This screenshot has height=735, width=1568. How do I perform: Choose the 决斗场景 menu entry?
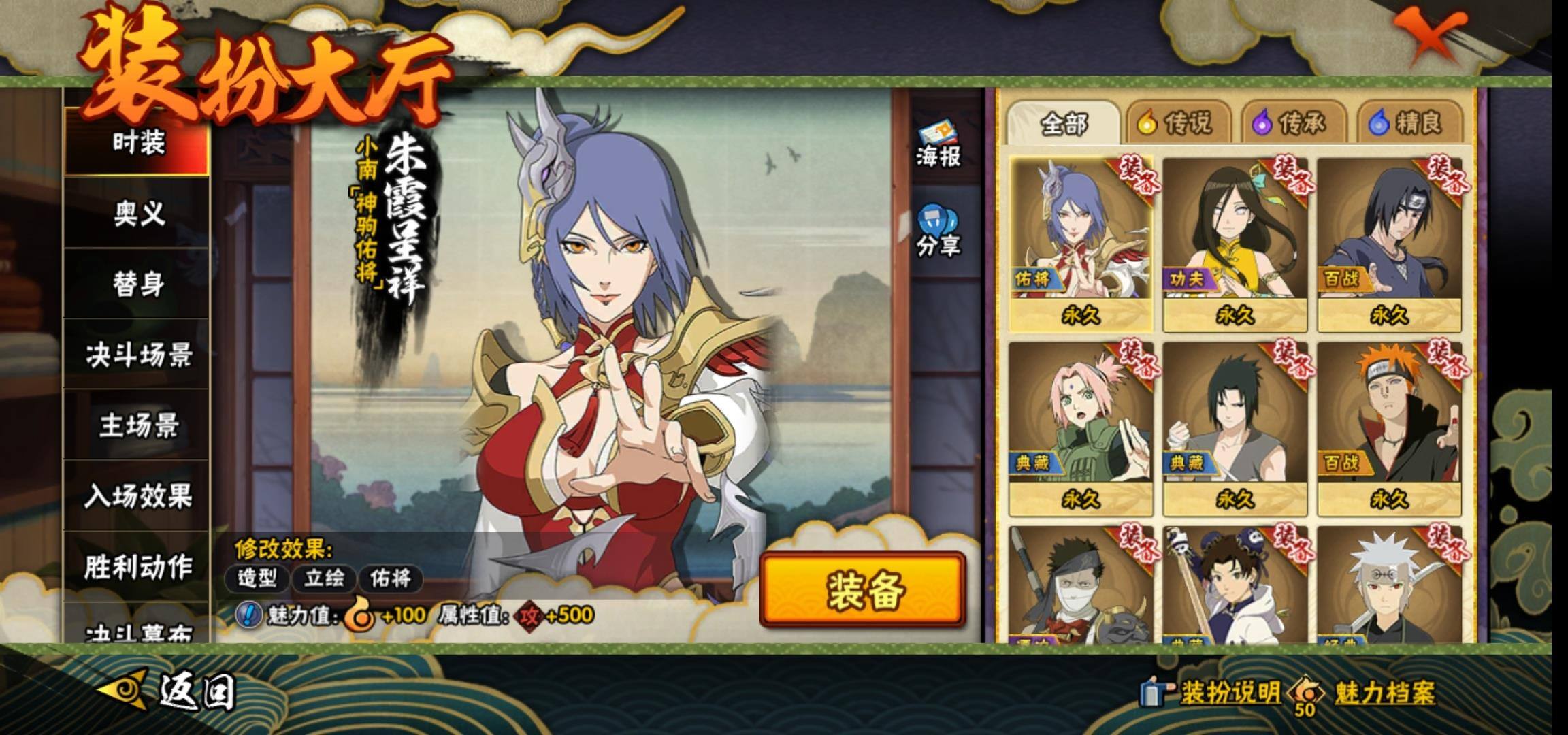[138, 355]
